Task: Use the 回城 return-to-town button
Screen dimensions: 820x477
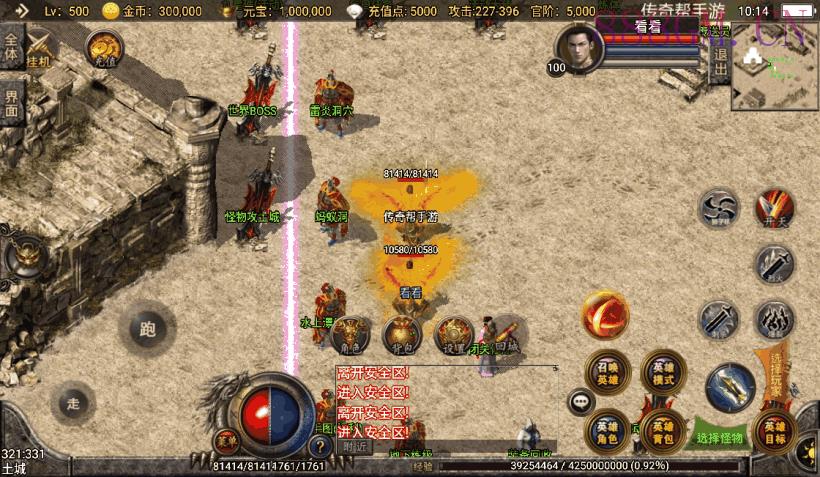Action: pos(506,335)
